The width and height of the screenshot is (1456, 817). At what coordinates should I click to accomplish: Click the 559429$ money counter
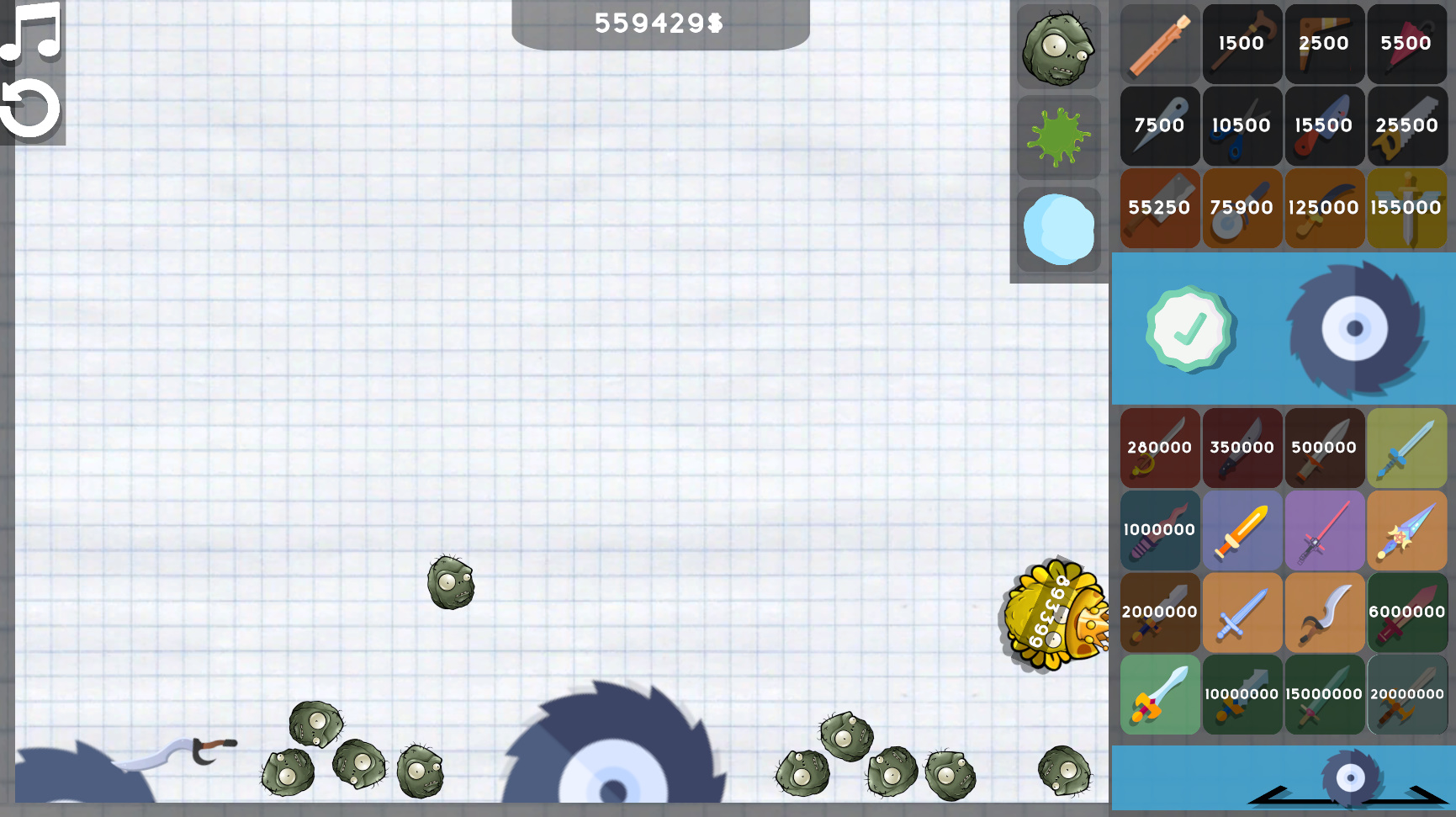pos(659,24)
